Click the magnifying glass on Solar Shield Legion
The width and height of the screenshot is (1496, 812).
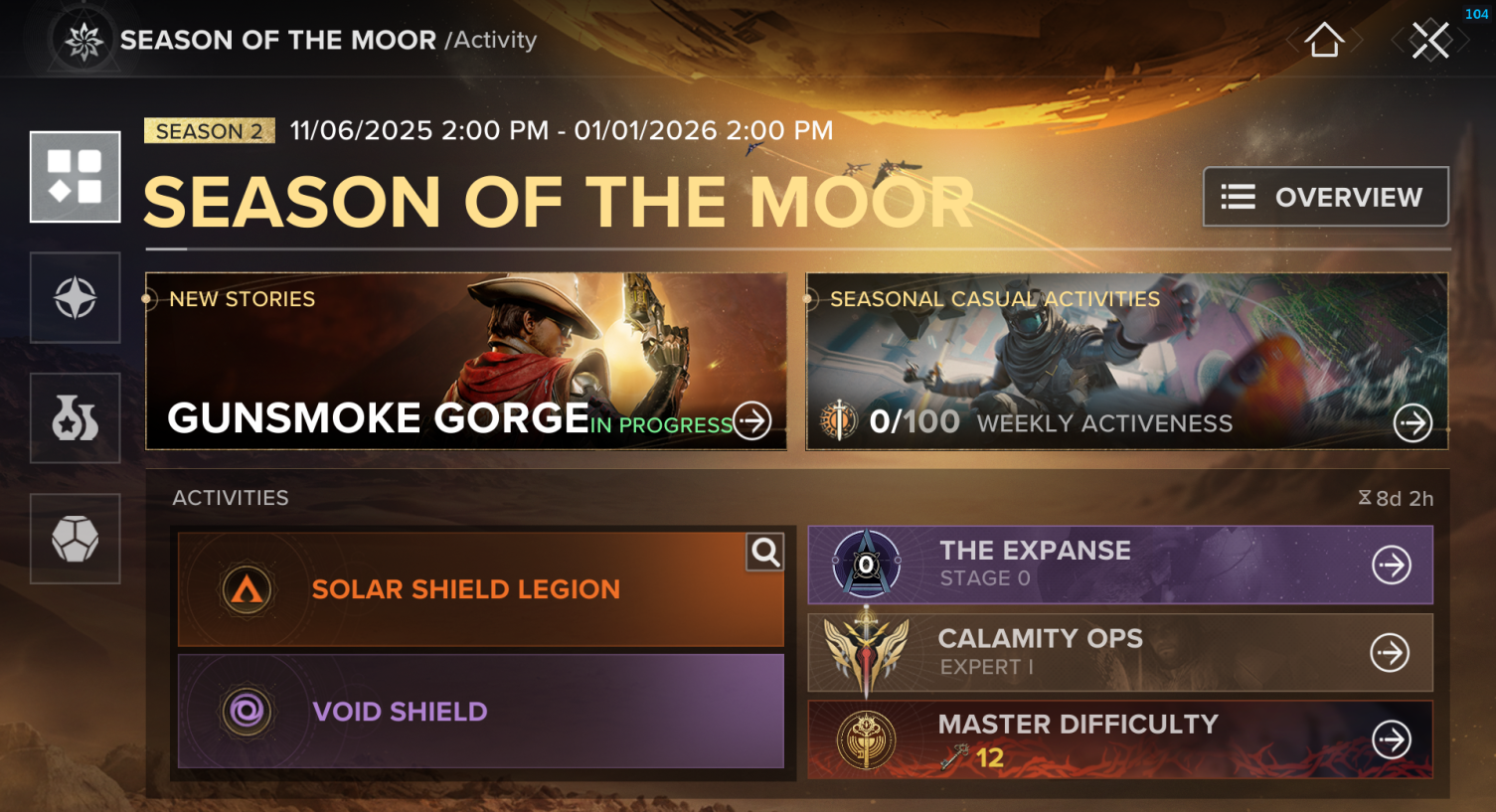click(x=763, y=553)
